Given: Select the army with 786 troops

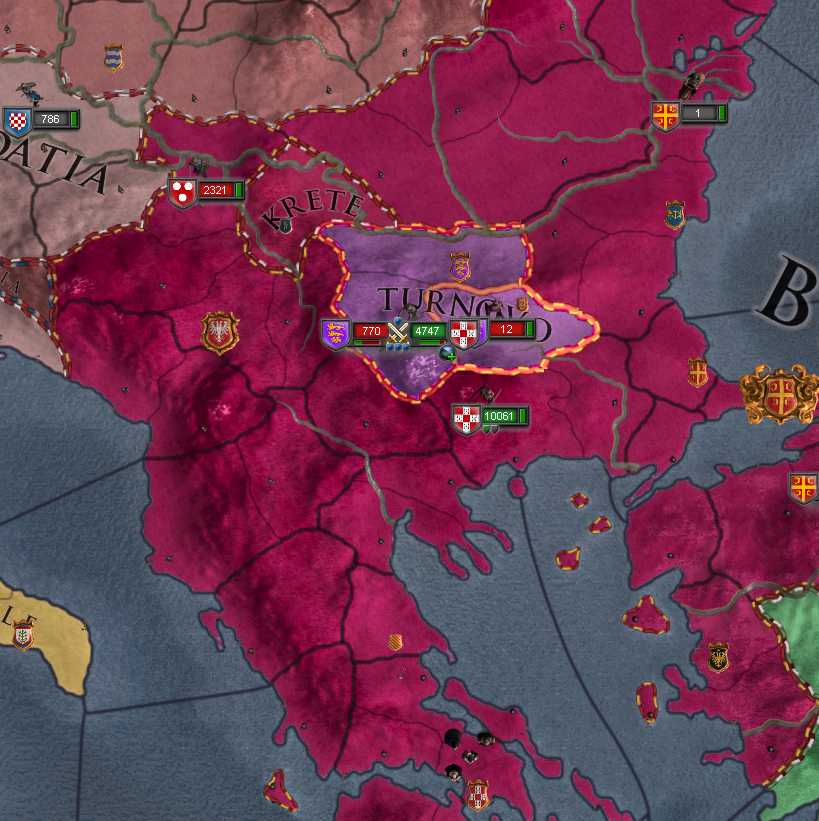Looking at the screenshot, I should click(46, 120).
